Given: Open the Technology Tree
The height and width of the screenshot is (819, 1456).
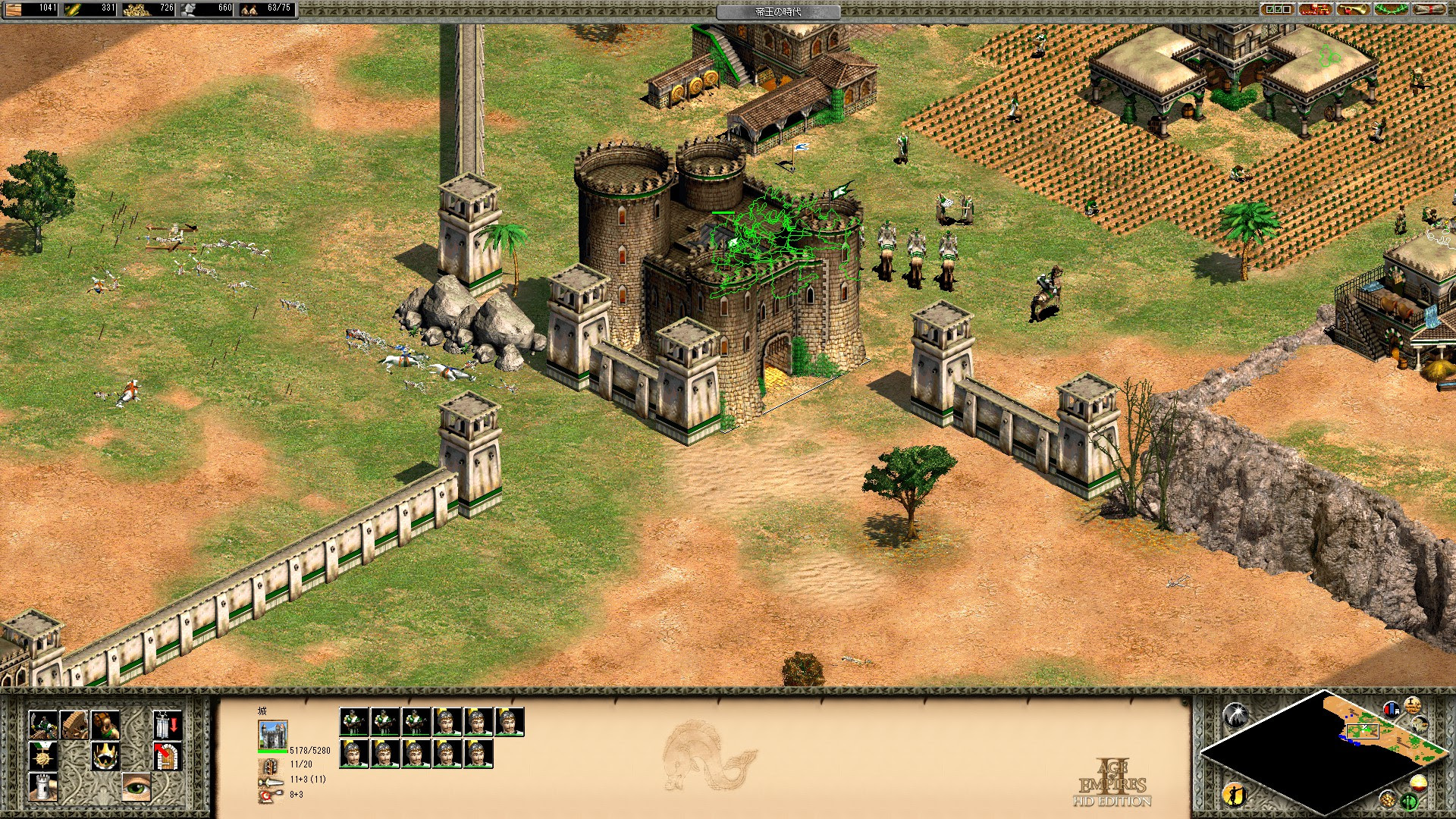Looking at the screenshot, I should [x=1314, y=10].
